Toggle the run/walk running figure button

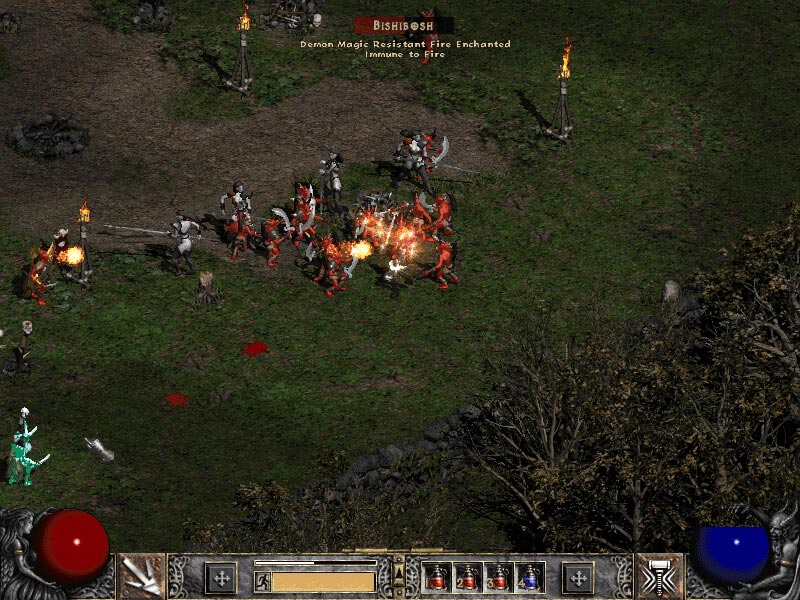262,581
